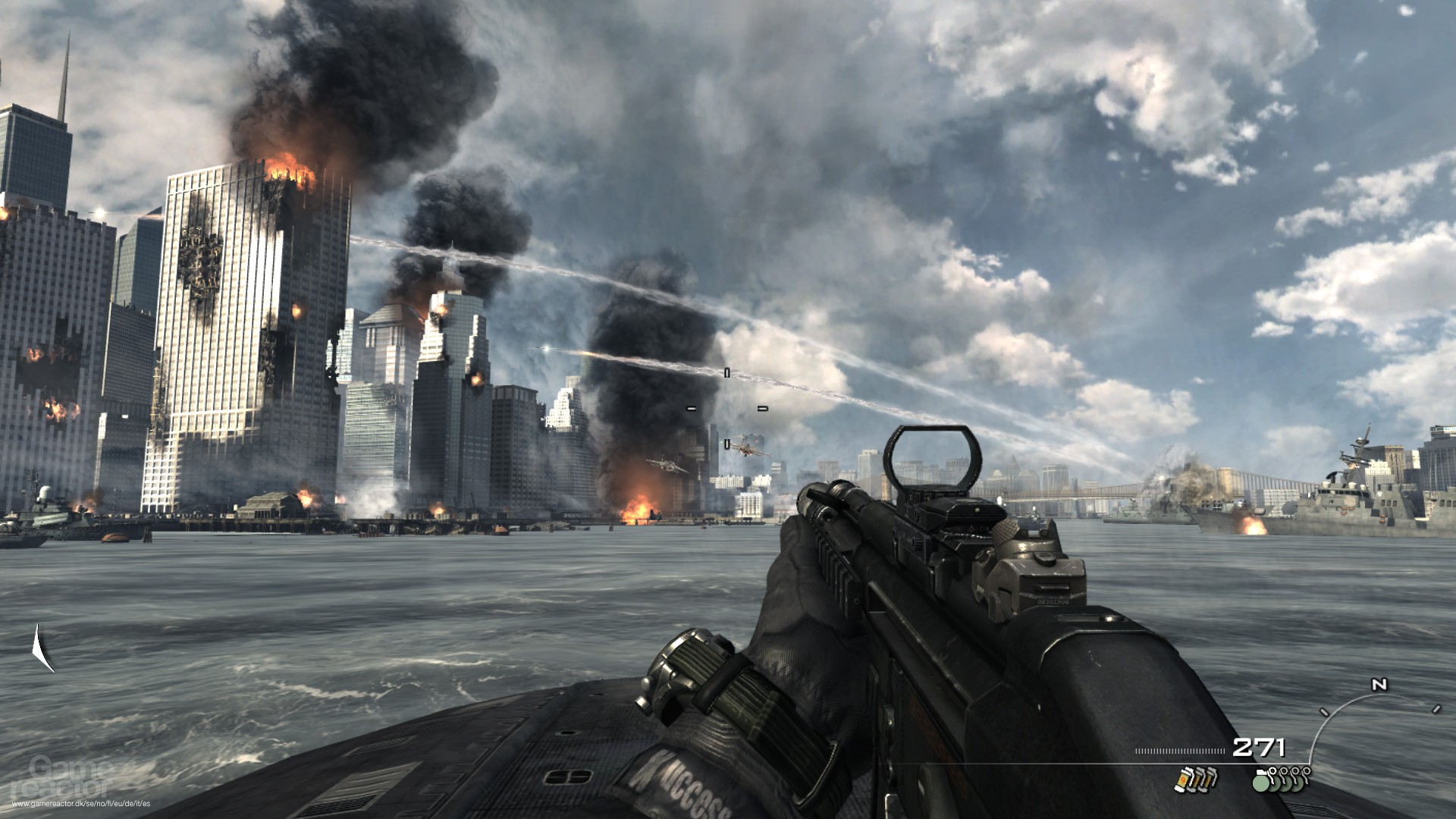Click the enemy target bracket near the jet

[726, 444]
